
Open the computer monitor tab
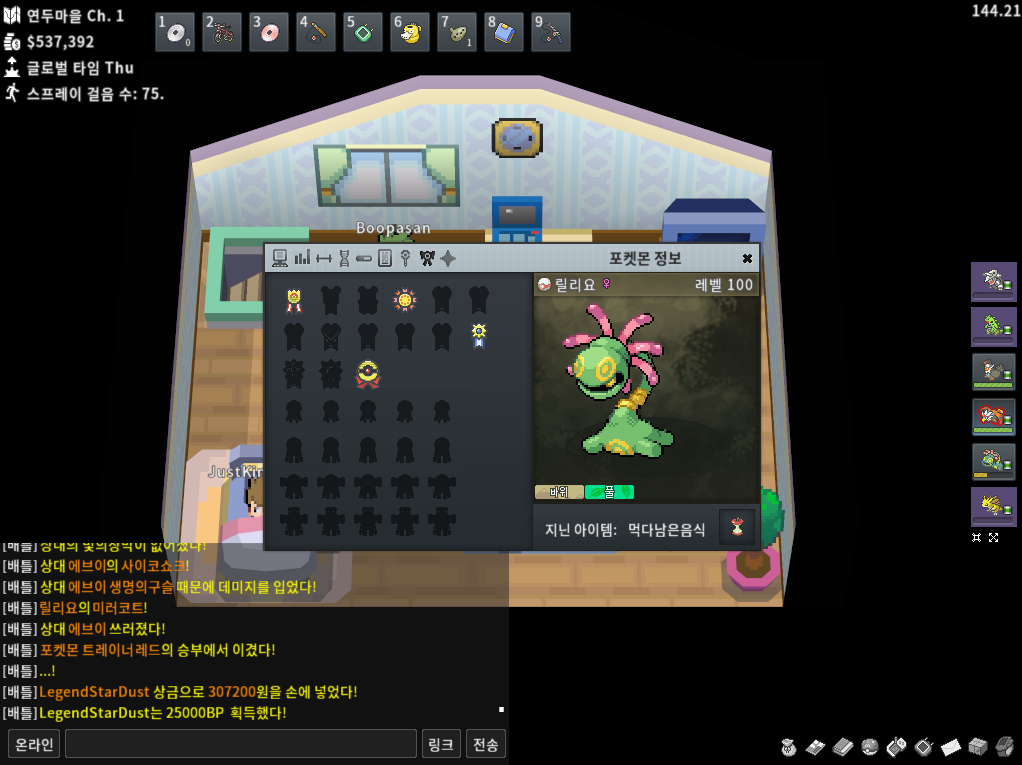pos(280,258)
